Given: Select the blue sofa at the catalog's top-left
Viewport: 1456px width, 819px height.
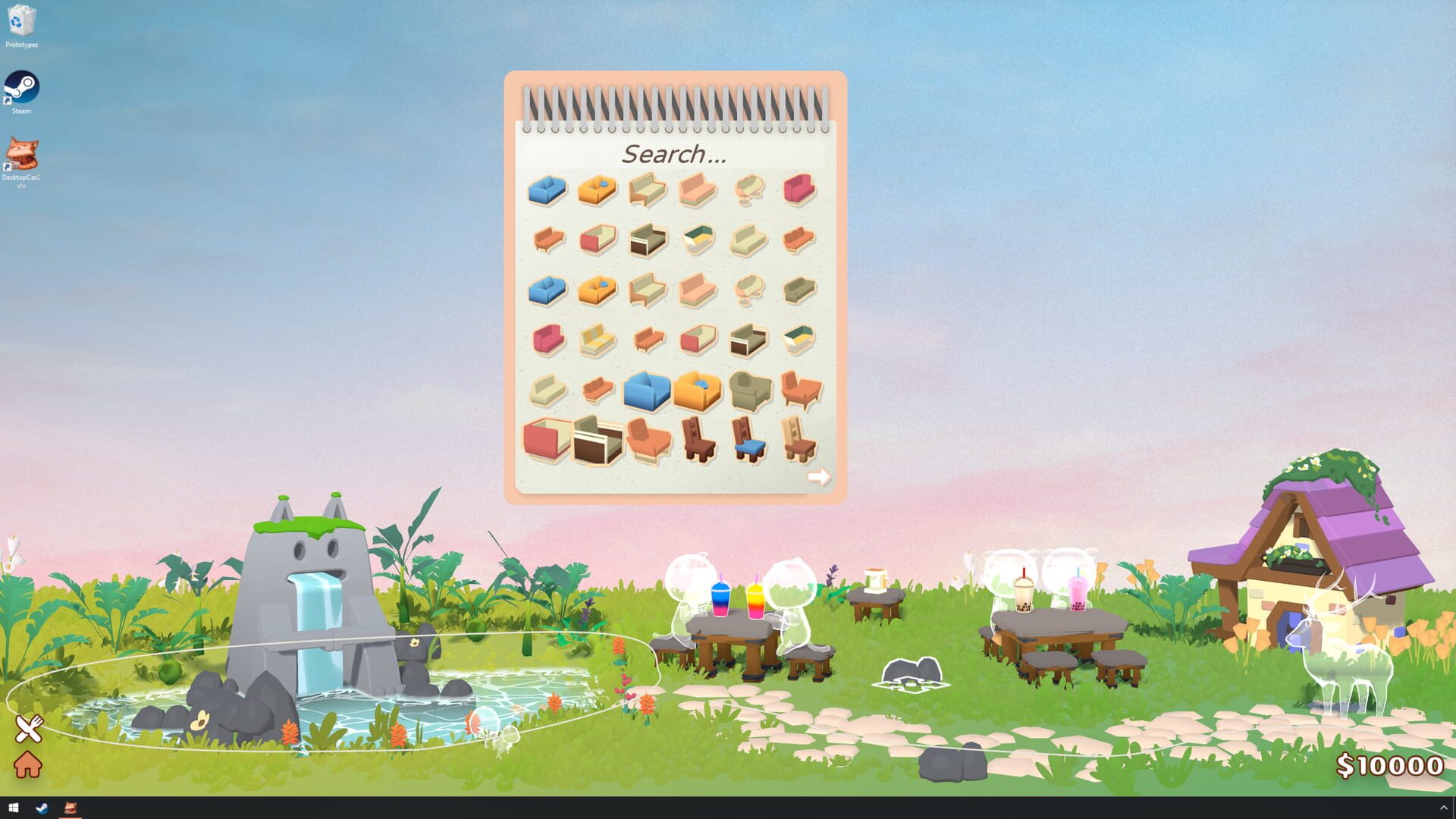Looking at the screenshot, I should (x=546, y=190).
